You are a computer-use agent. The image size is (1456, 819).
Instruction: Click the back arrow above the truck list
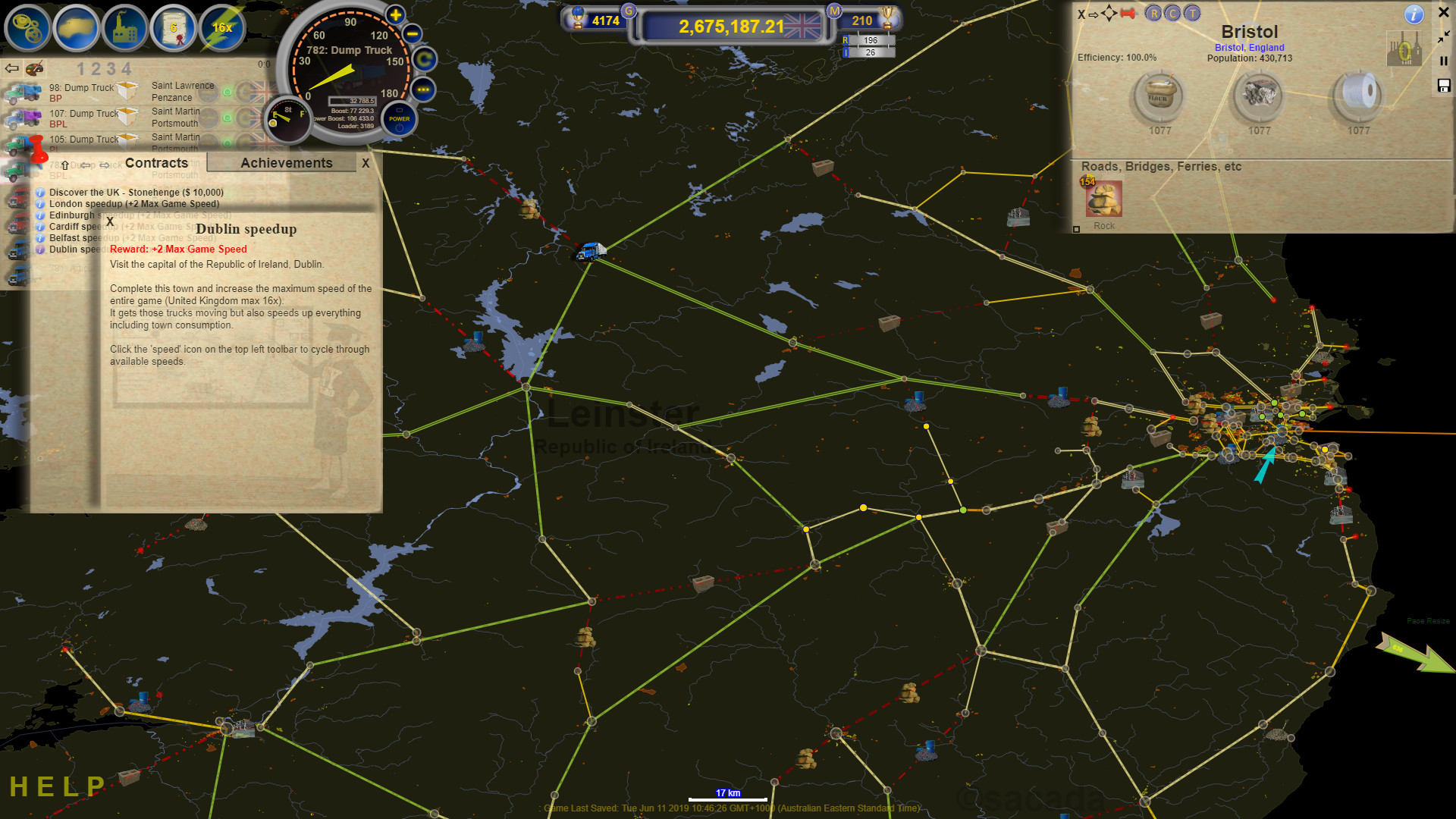tap(11, 67)
